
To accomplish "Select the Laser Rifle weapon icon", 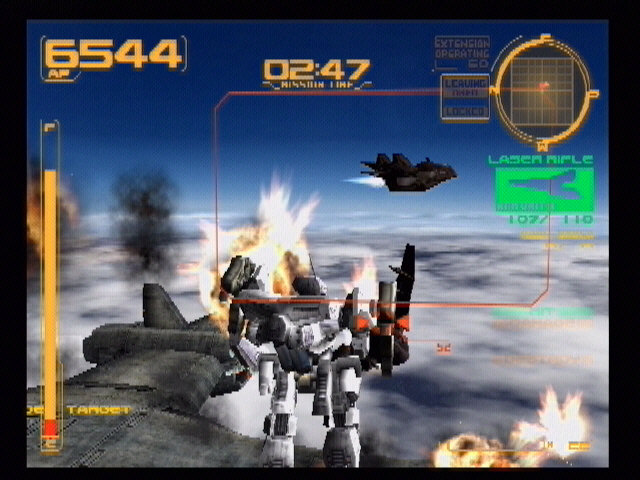I will (544, 189).
